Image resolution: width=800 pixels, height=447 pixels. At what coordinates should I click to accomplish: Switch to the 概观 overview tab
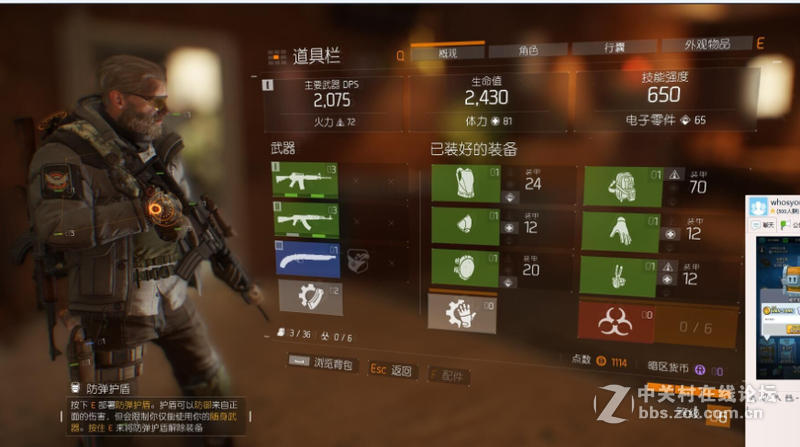pyautogui.click(x=447, y=52)
